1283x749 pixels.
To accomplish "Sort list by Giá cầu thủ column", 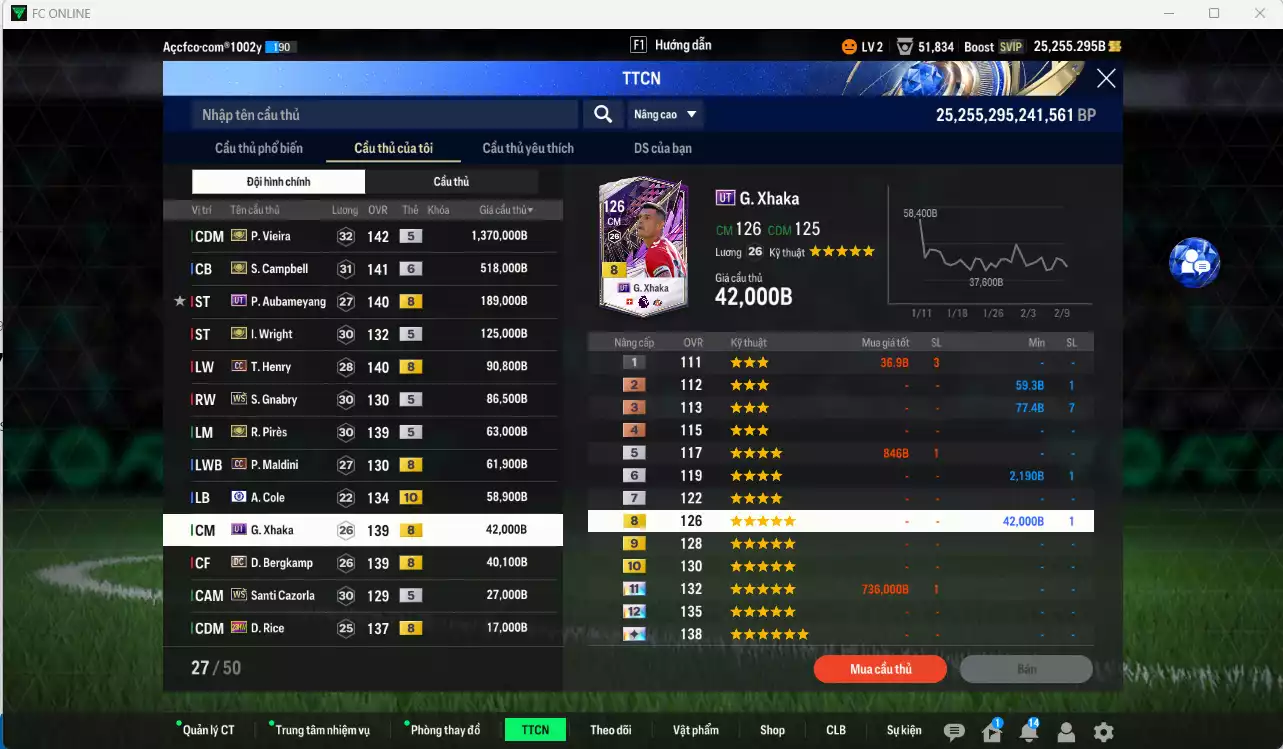I will 505,210.
